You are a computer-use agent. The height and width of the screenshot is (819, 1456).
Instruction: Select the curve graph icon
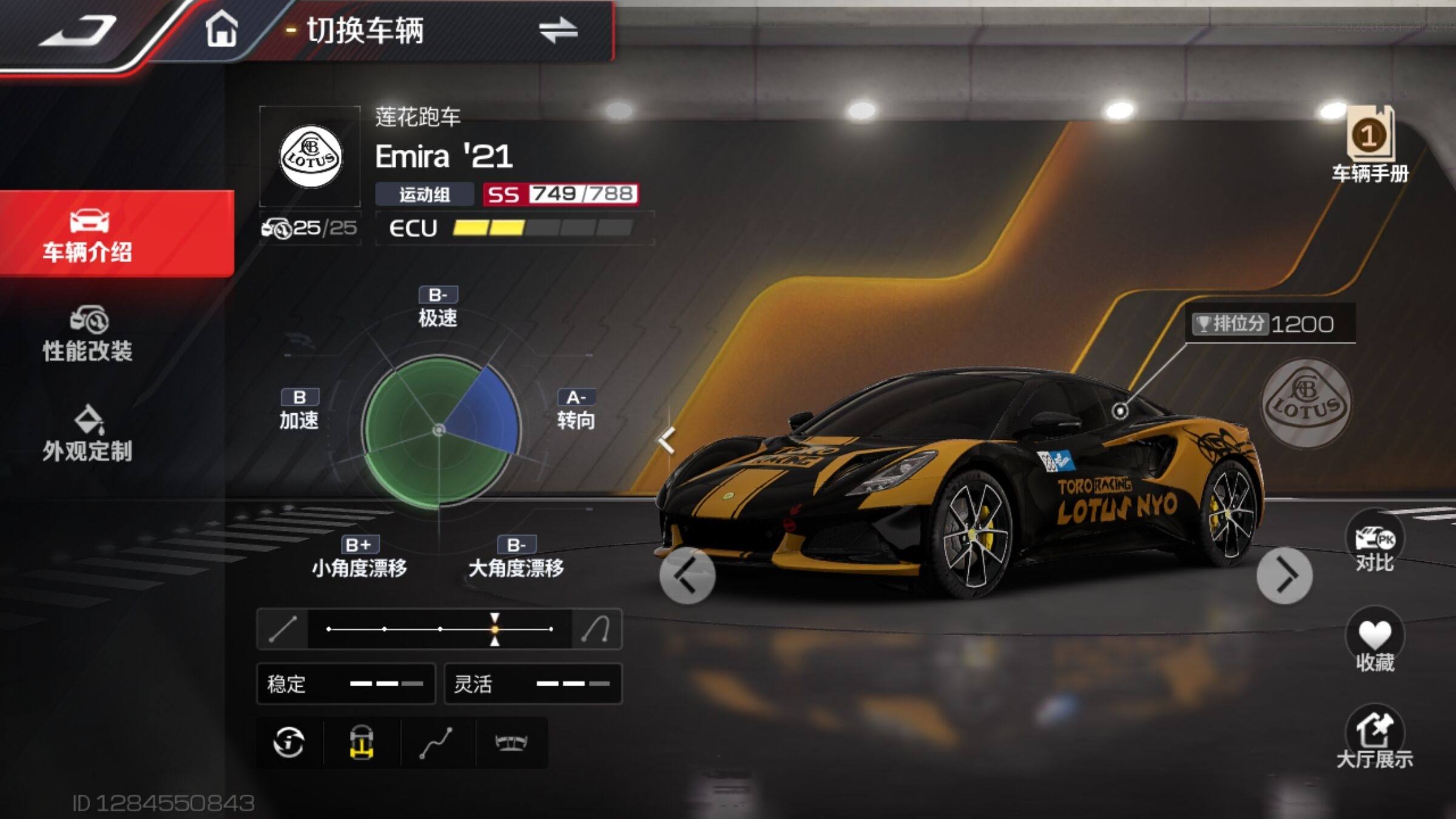pos(436,743)
